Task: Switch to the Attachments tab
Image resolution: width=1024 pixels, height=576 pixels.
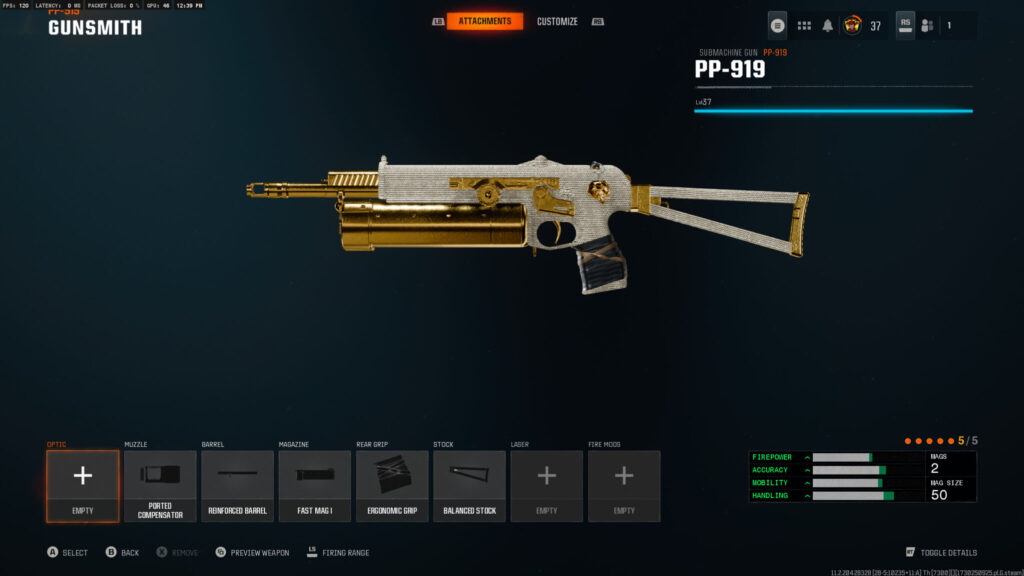Action: [485, 21]
